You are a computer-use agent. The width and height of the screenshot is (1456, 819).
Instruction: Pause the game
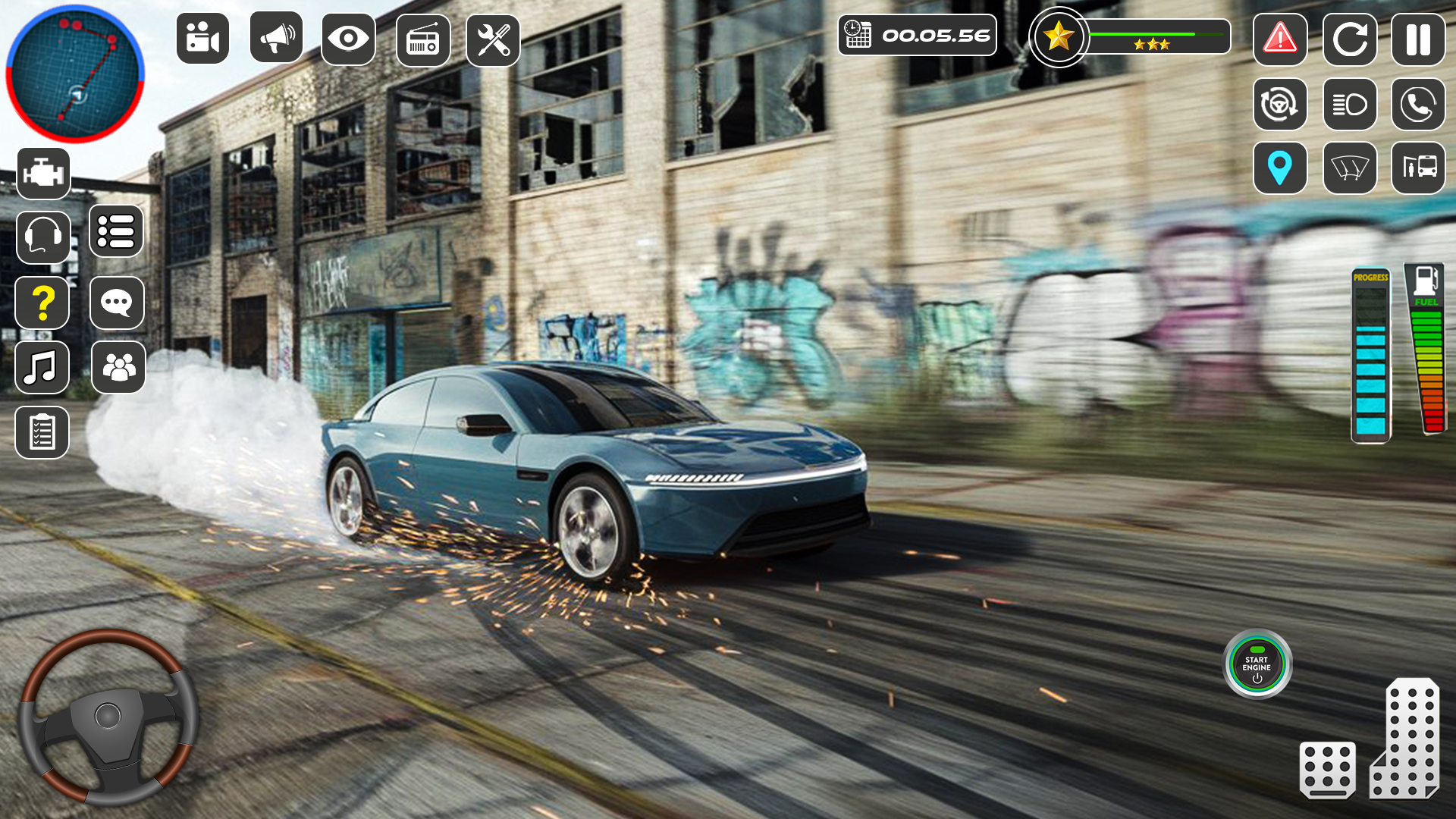[x=1417, y=39]
